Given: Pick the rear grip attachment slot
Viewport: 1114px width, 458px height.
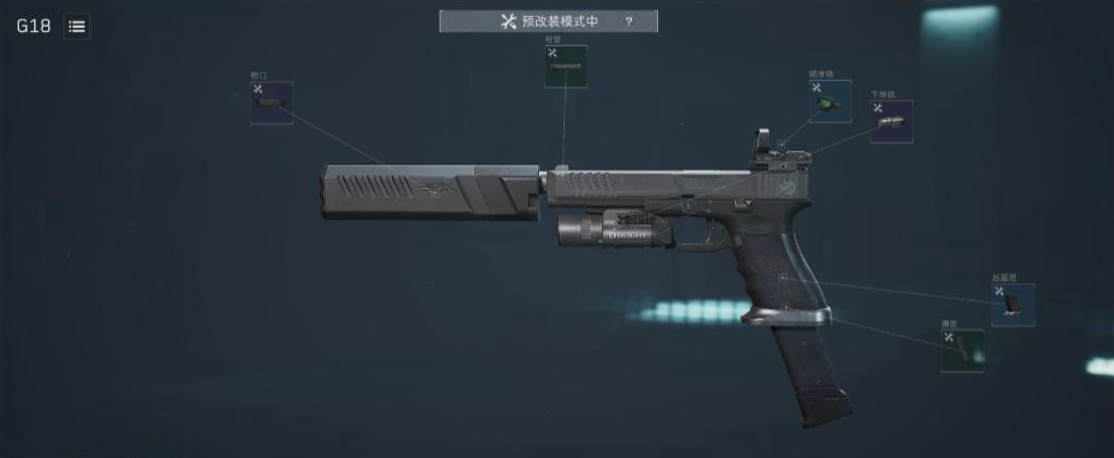Looking at the screenshot, I should 1012,304.
